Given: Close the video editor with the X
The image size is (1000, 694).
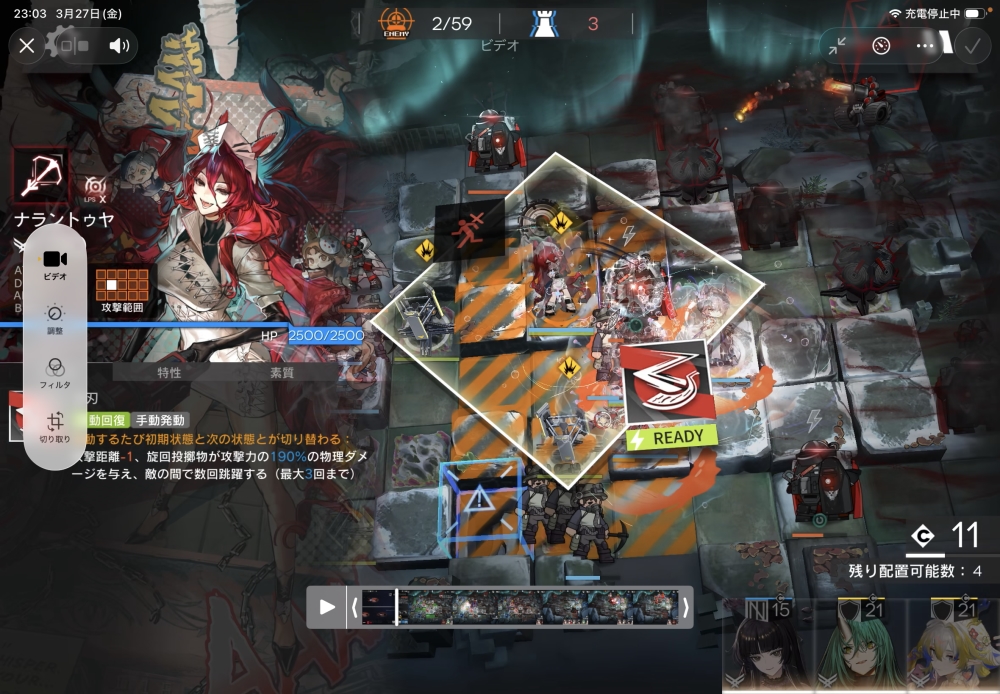Looking at the screenshot, I should coord(27,45).
